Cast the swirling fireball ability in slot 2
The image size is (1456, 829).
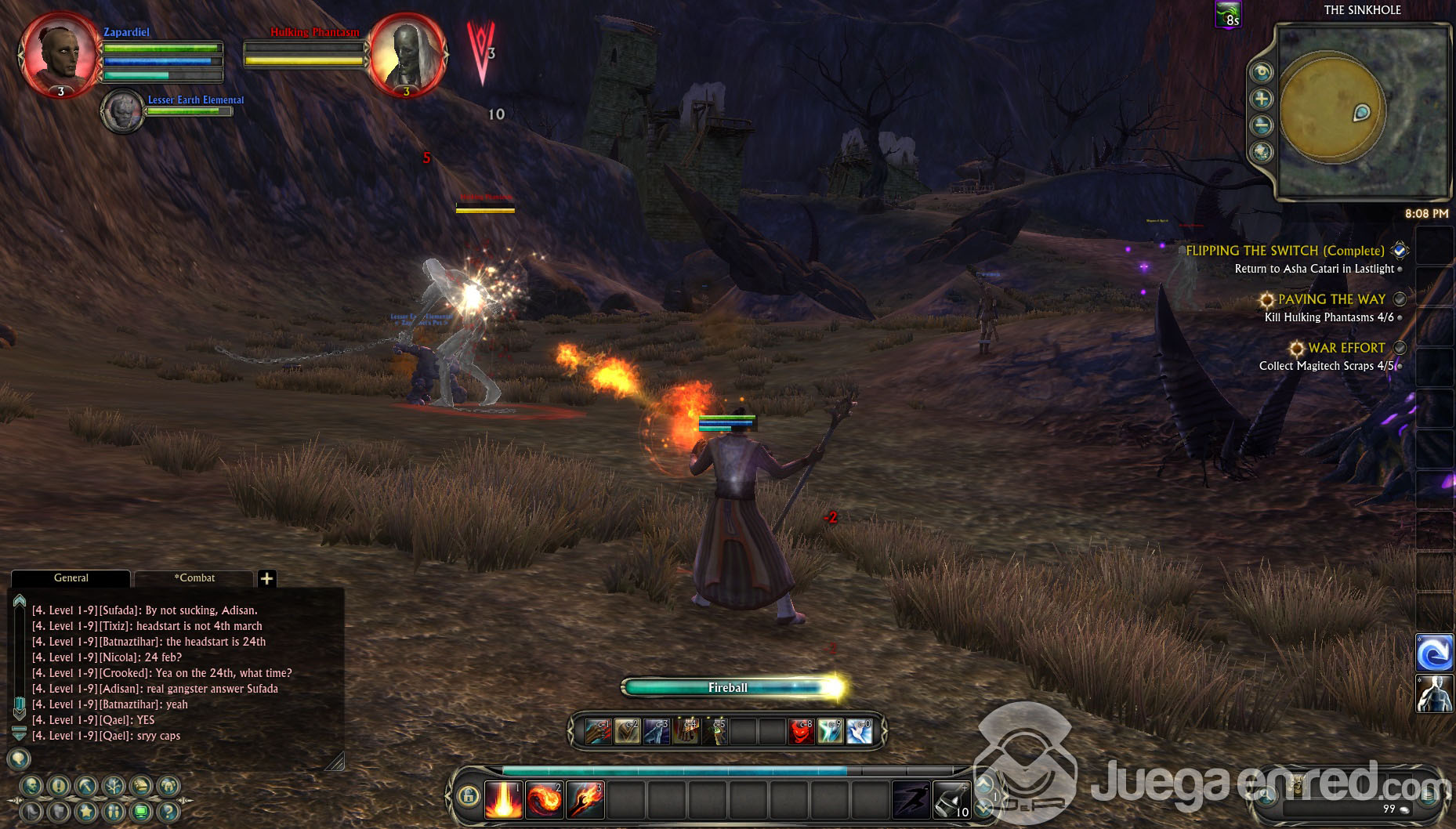[544, 800]
